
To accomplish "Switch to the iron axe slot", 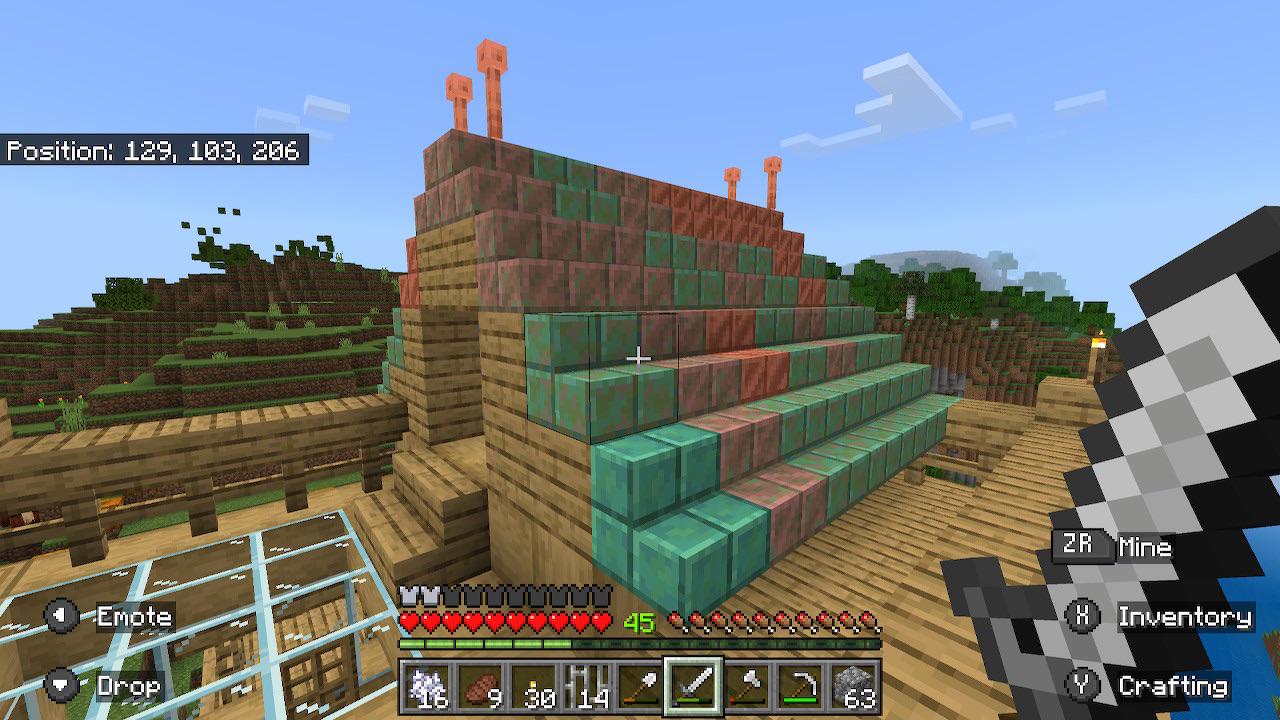I will 746,689.
